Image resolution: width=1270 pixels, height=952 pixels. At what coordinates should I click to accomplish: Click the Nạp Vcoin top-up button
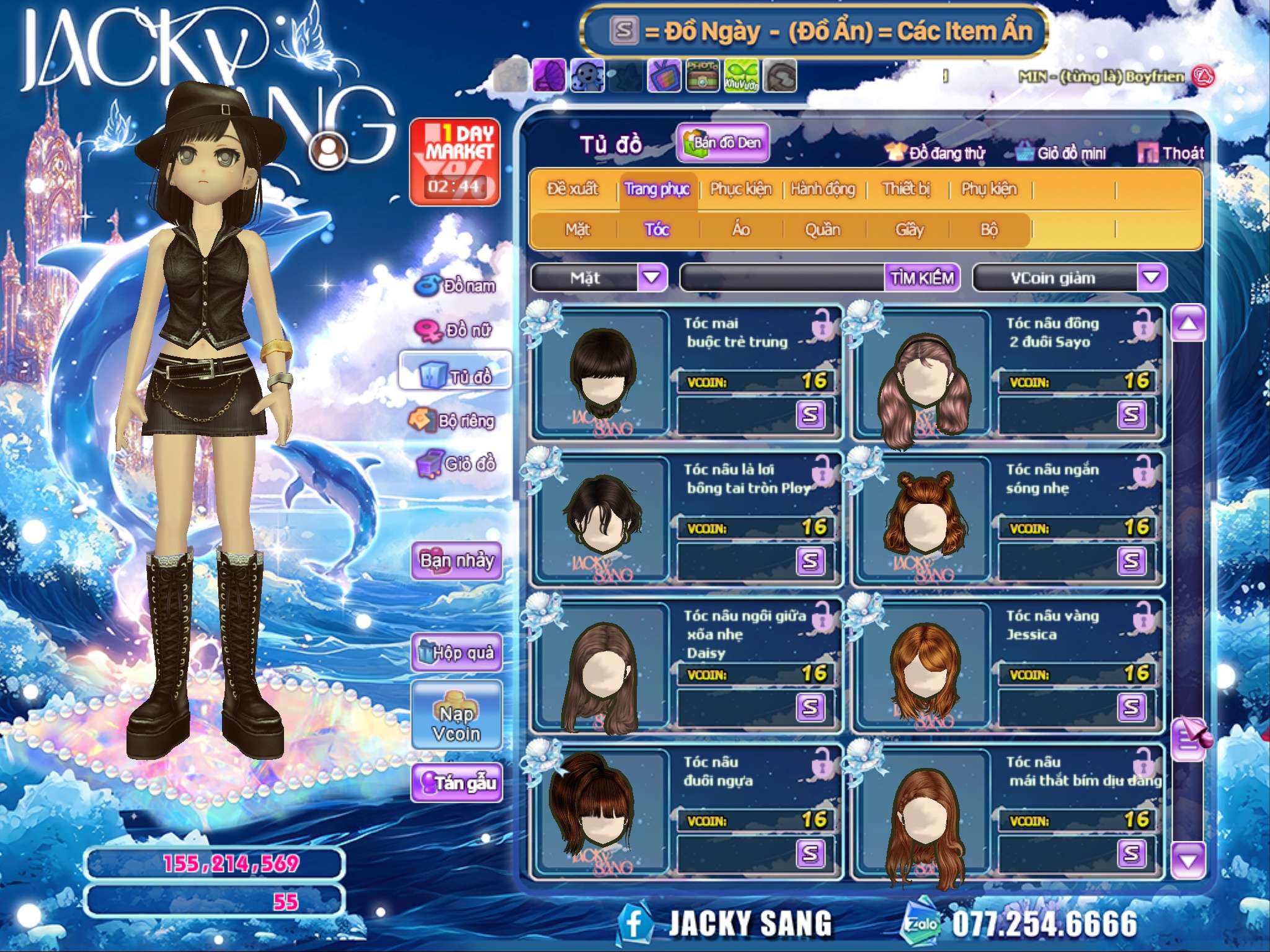pos(456,723)
